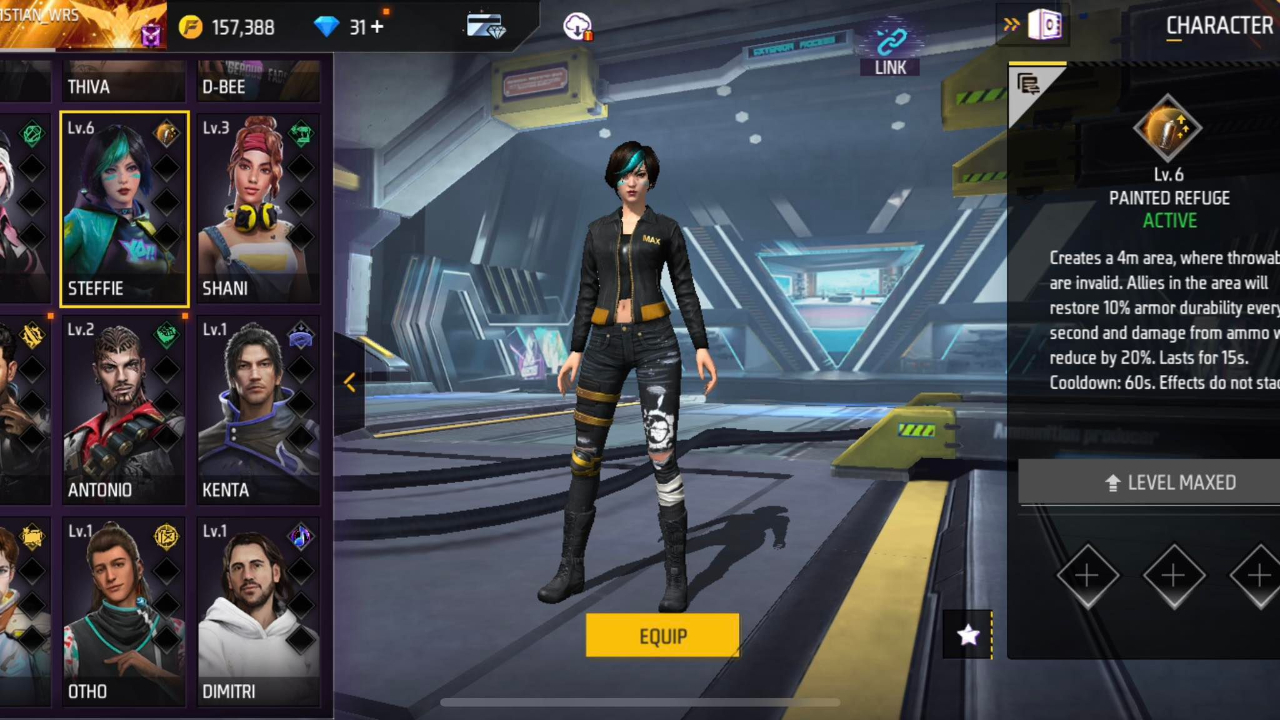The image size is (1280, 720).
Task: Select the Shani character card
Action: tap(259, 207)
